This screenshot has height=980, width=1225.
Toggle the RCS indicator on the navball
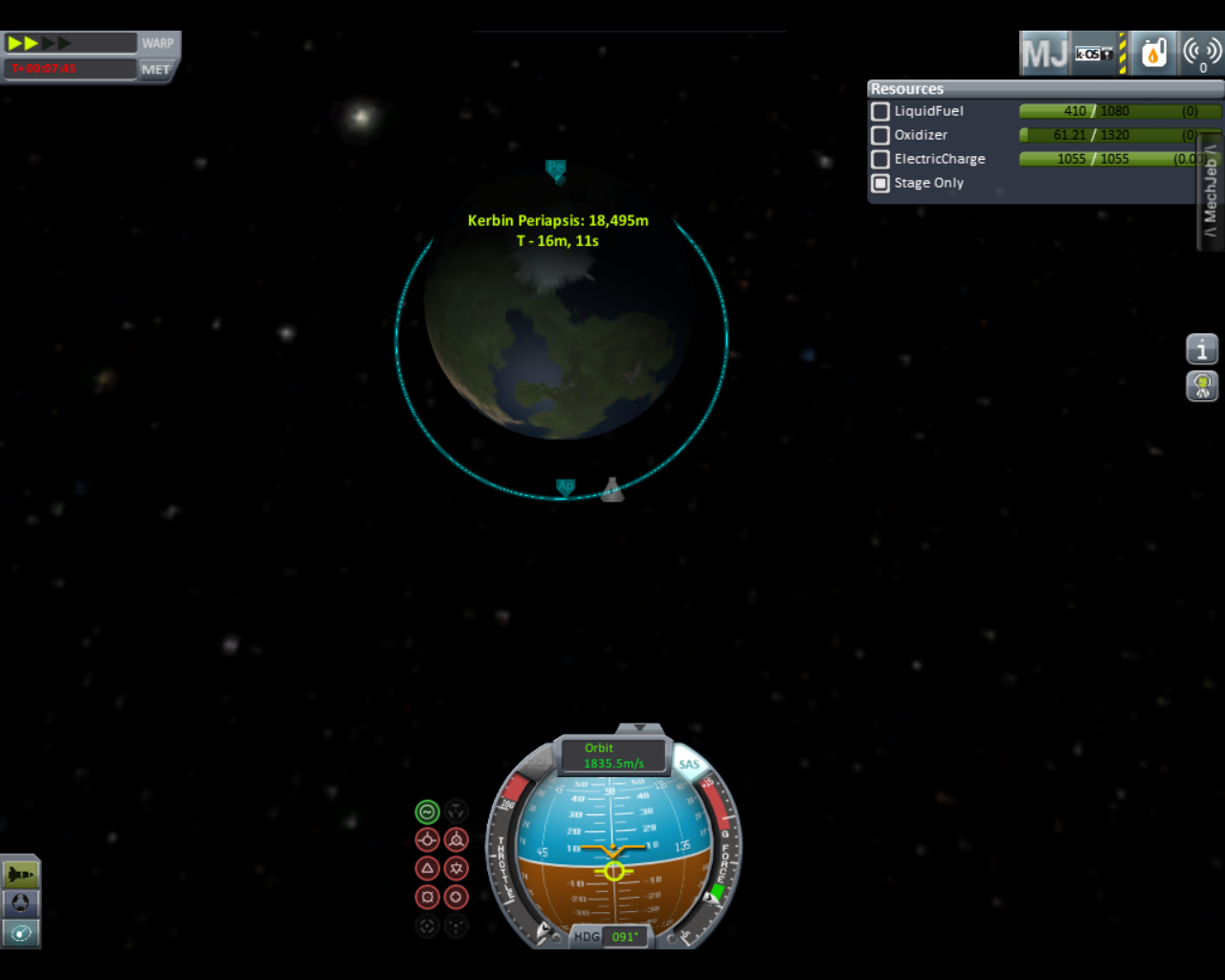[x=534, y=764]
